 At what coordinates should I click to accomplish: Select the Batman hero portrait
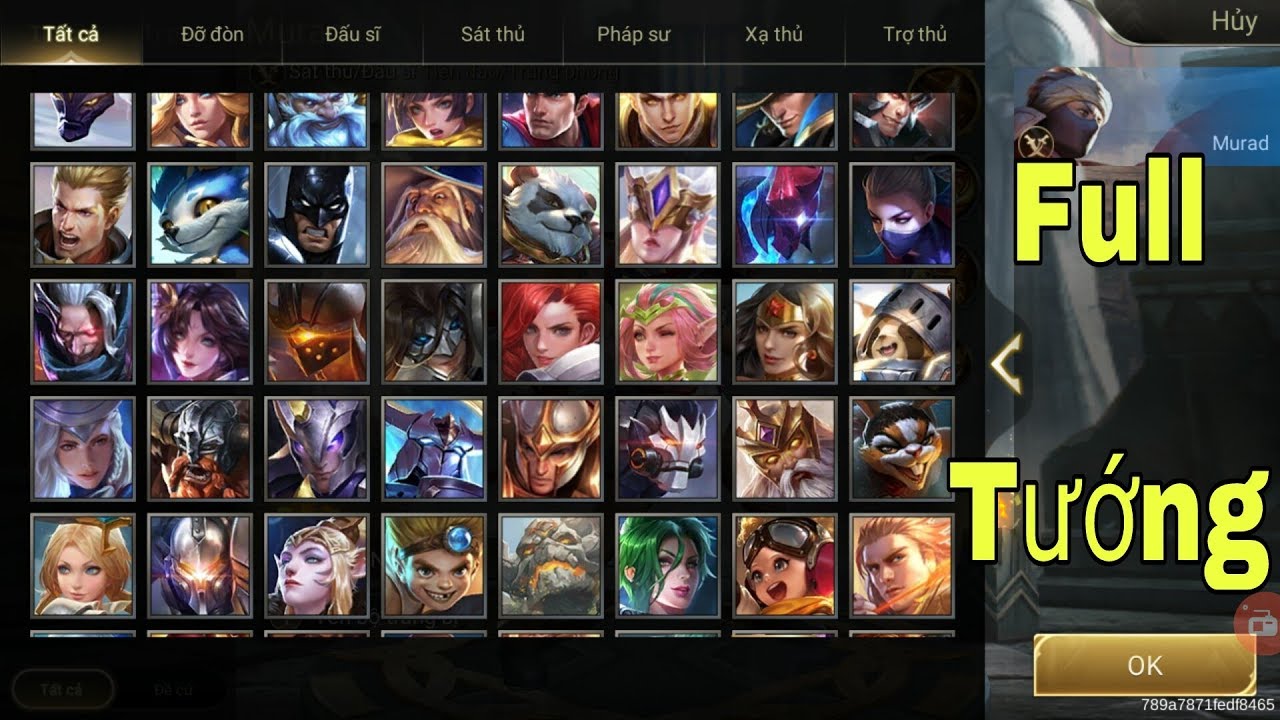[317, 215]
